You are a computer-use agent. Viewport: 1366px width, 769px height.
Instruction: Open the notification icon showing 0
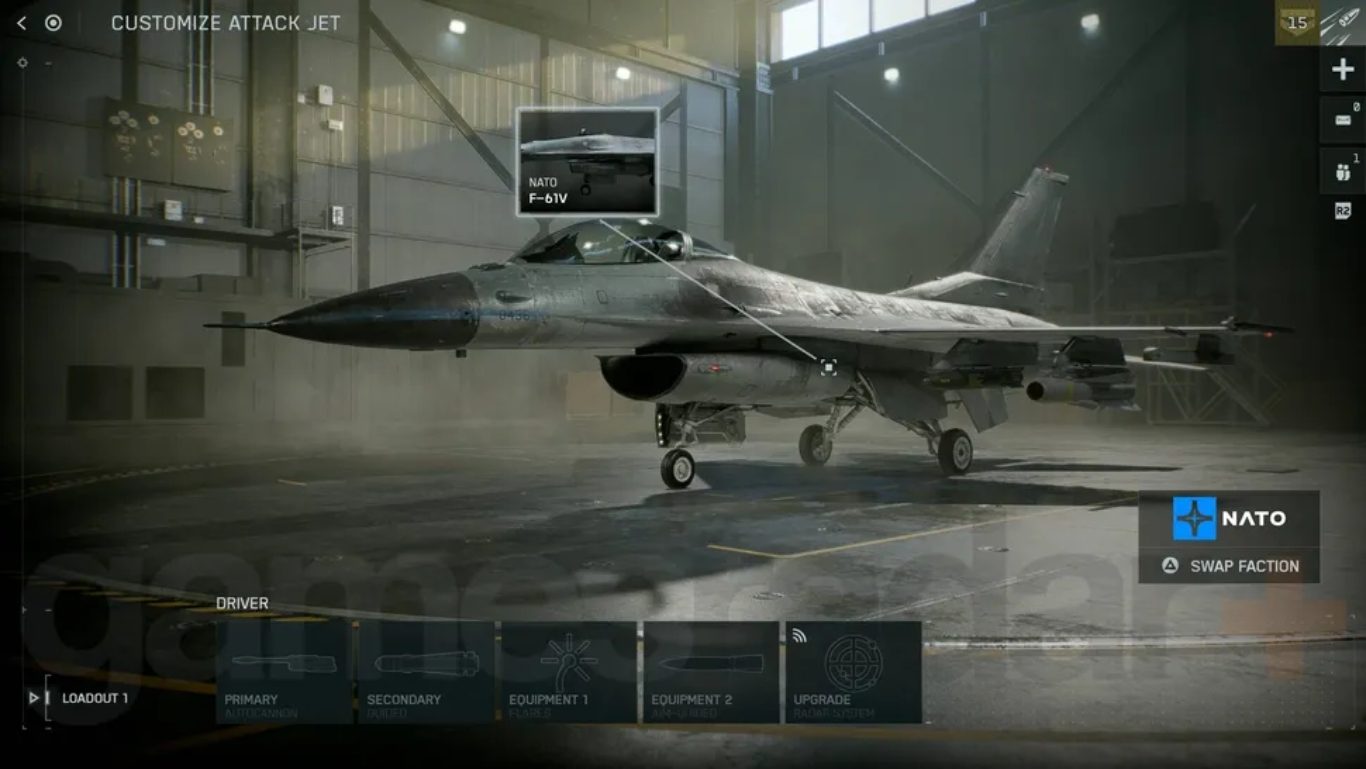click(x=1342, y=120)
